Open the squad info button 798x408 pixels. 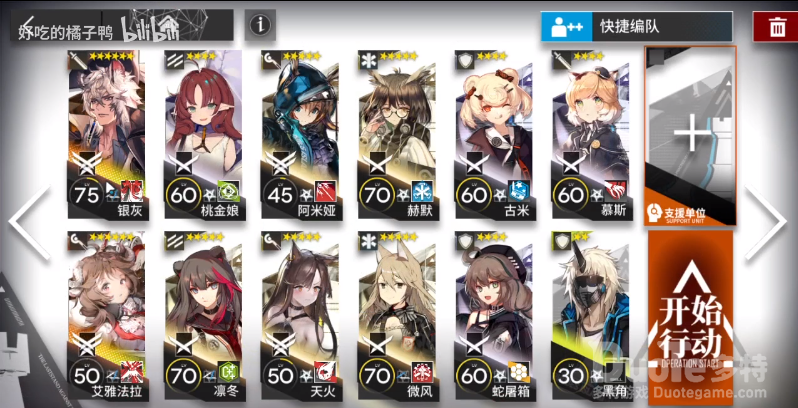click(x=259, y=24)
